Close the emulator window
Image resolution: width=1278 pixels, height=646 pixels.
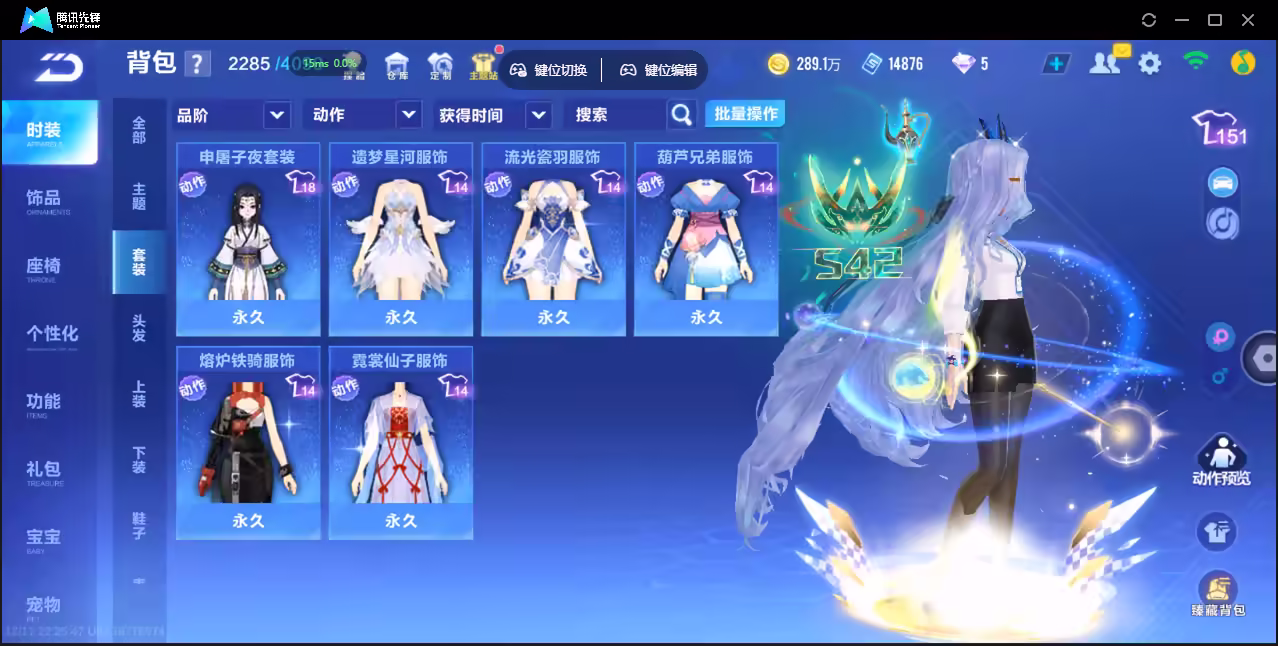click(x=1248, y=20)
